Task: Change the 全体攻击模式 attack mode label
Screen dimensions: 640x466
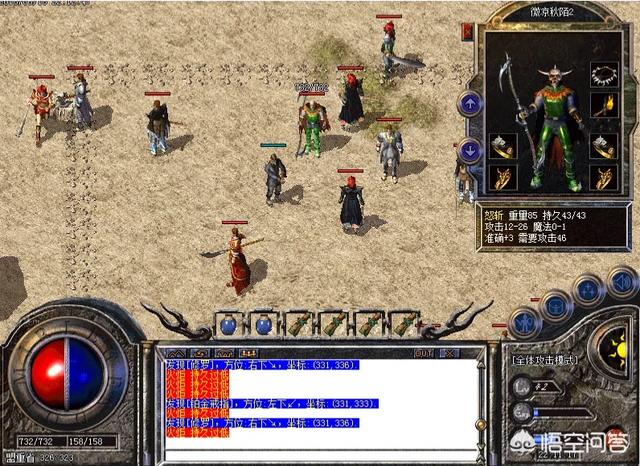Action: (x=547, y=358)
